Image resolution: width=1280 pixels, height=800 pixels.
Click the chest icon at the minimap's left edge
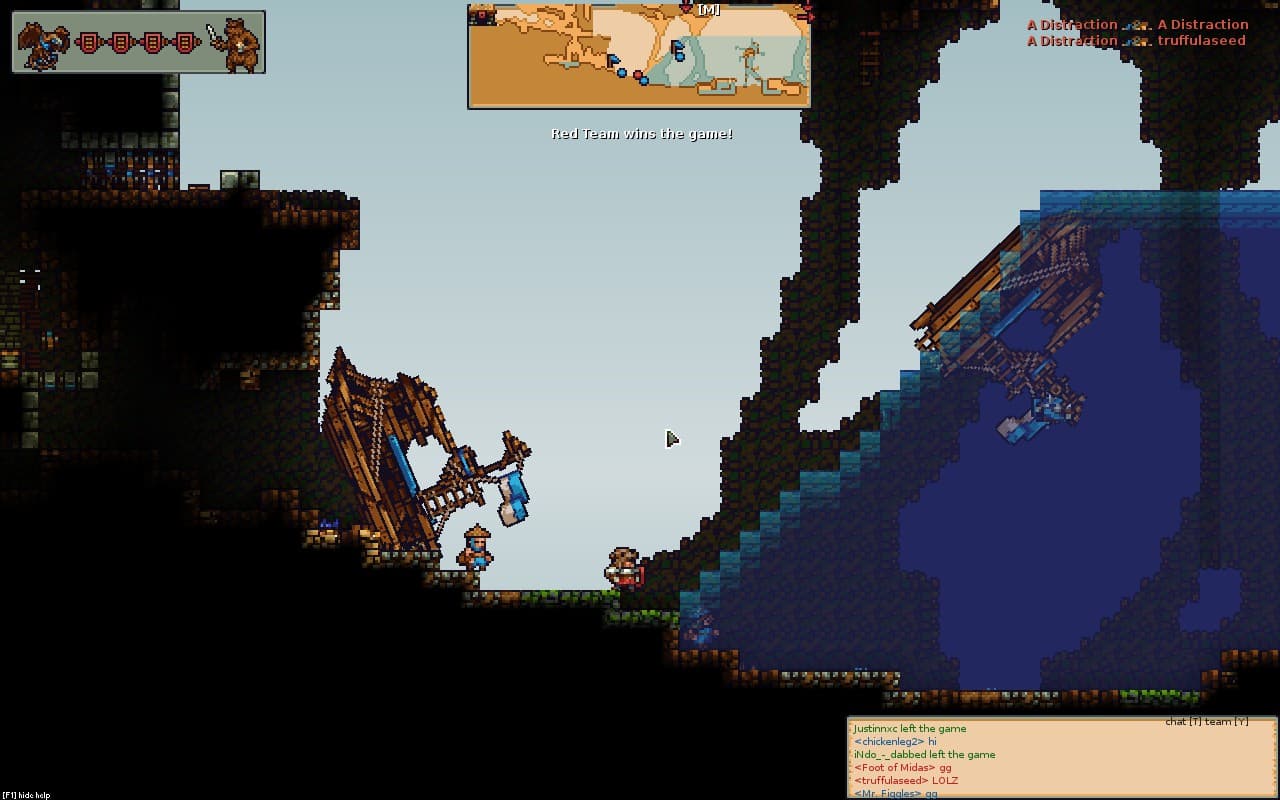482,15
